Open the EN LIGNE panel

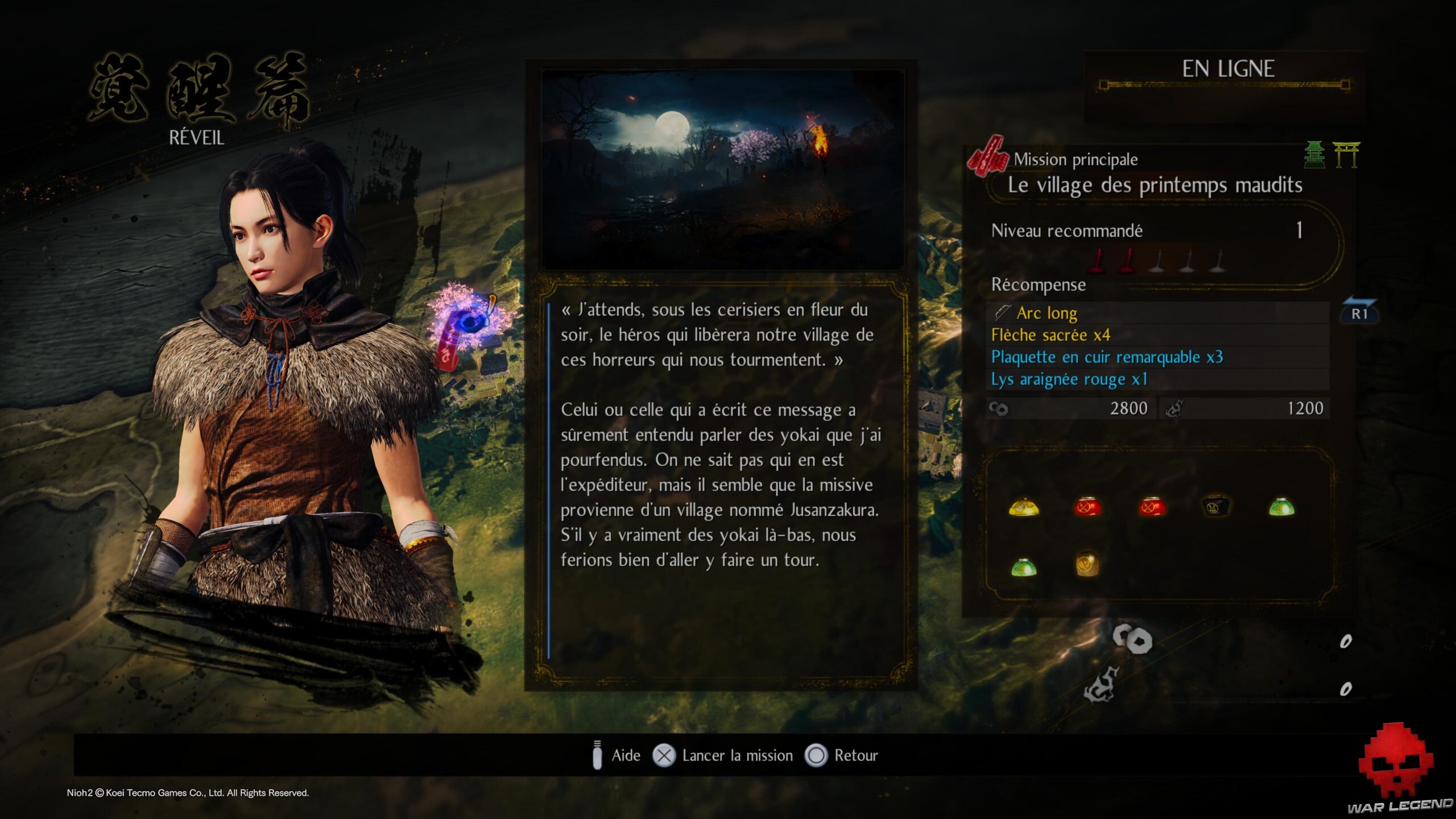pos(1227,69)
